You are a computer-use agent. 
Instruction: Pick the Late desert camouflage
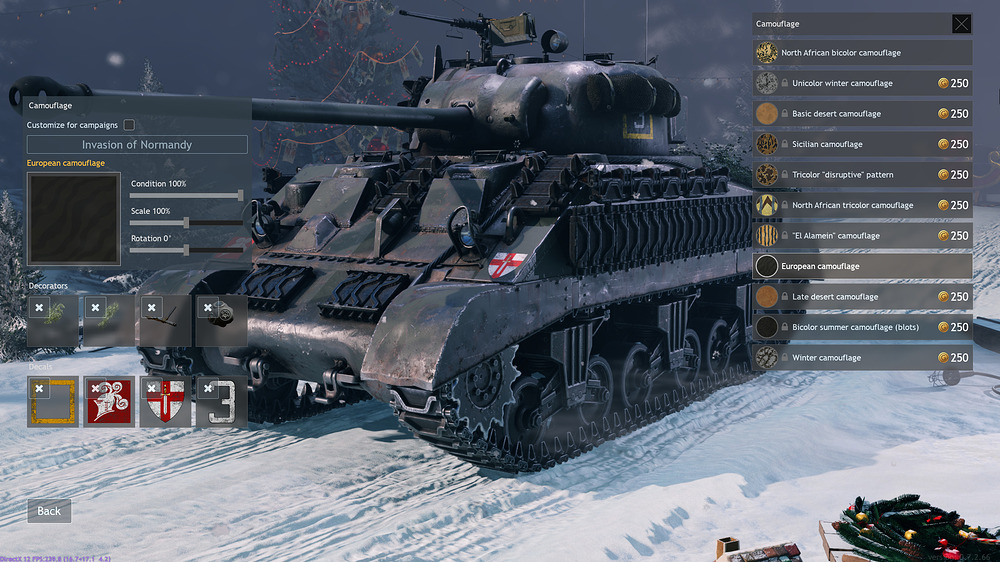(860, 297)
